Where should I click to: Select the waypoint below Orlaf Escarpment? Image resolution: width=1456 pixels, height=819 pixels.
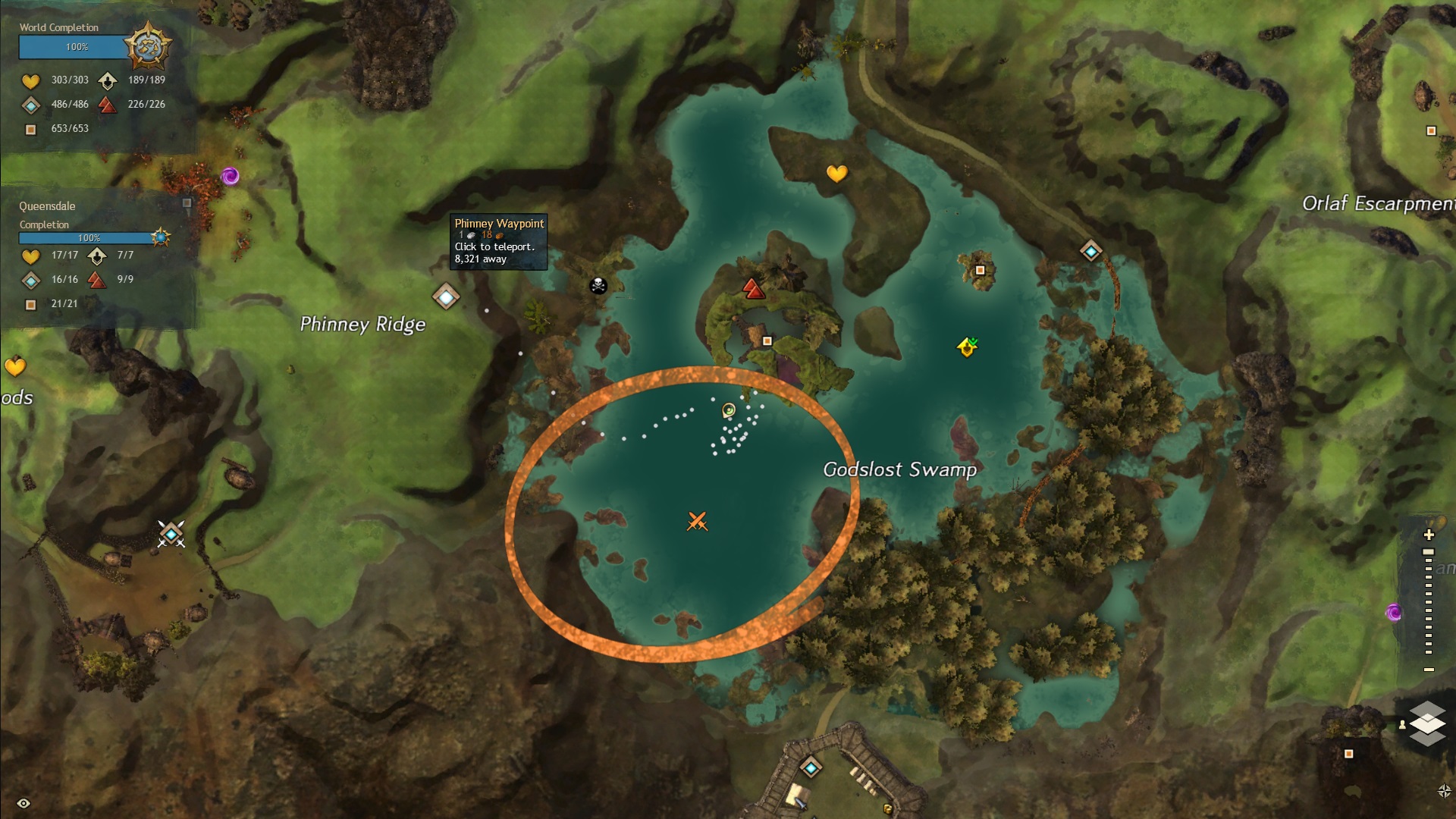point(1090,251)
